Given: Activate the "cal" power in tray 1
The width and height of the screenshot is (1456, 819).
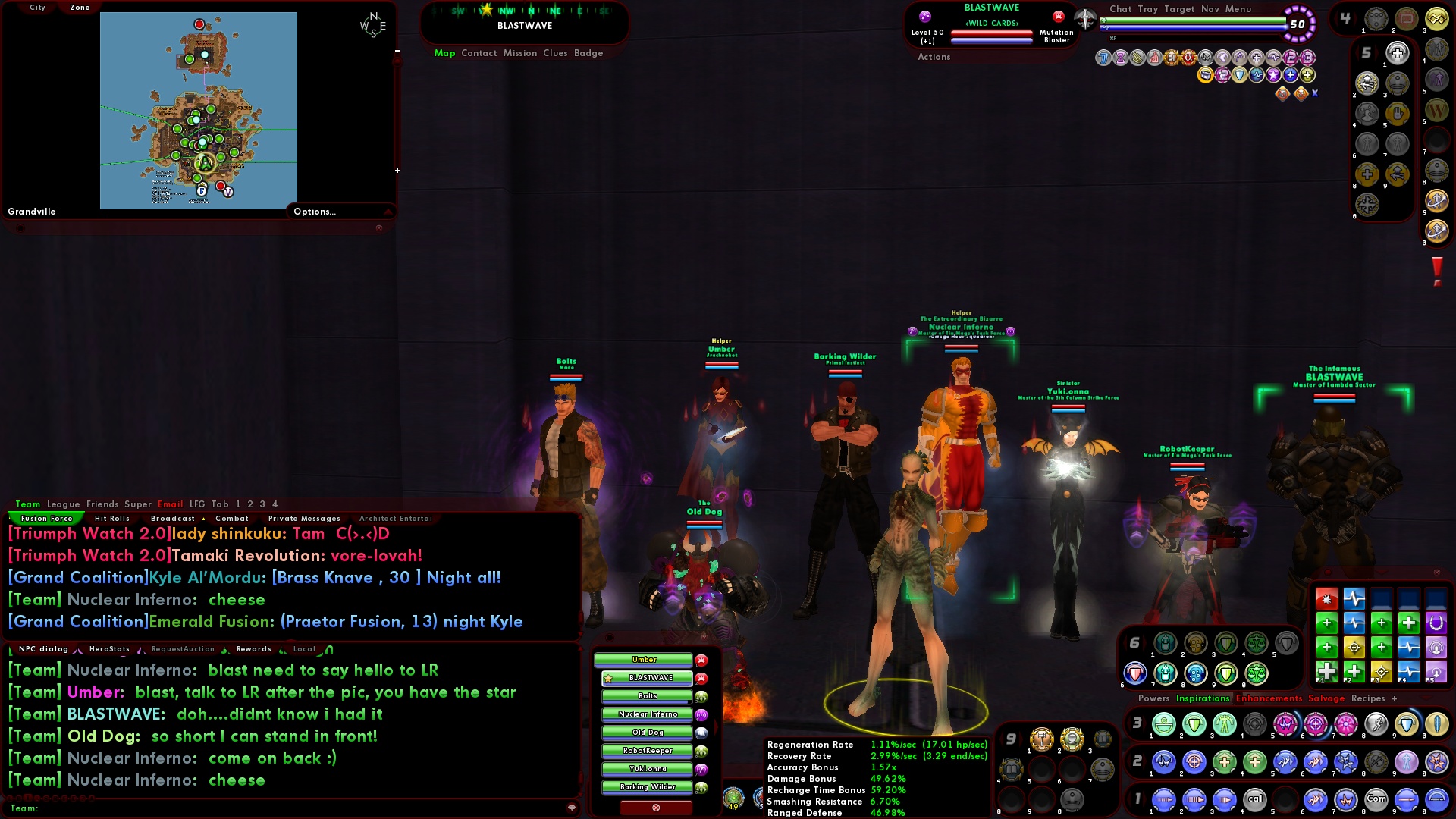Looking at the screenshot, I should [1255, 799].
